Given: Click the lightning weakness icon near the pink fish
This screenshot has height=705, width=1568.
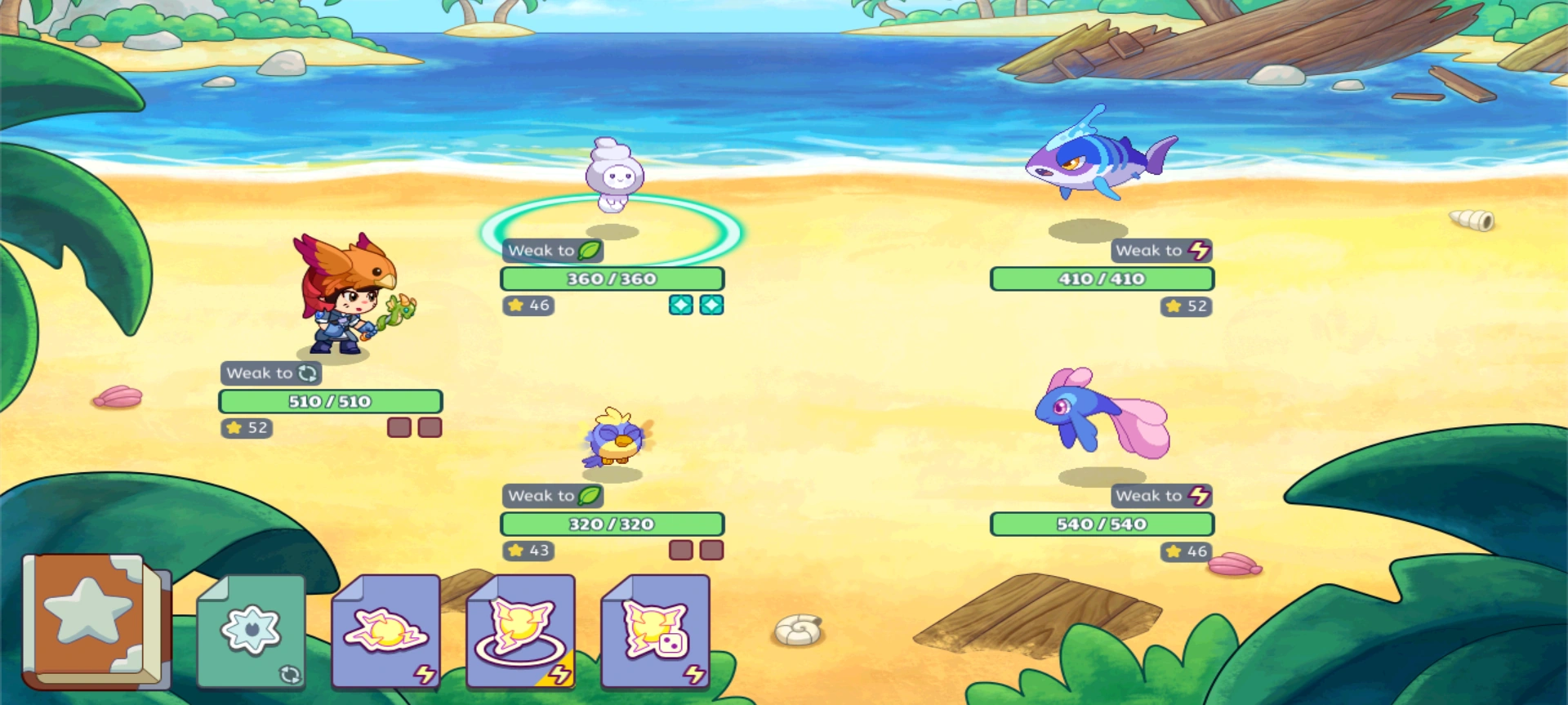Looking at the screenshot, I should (1199, 495).
